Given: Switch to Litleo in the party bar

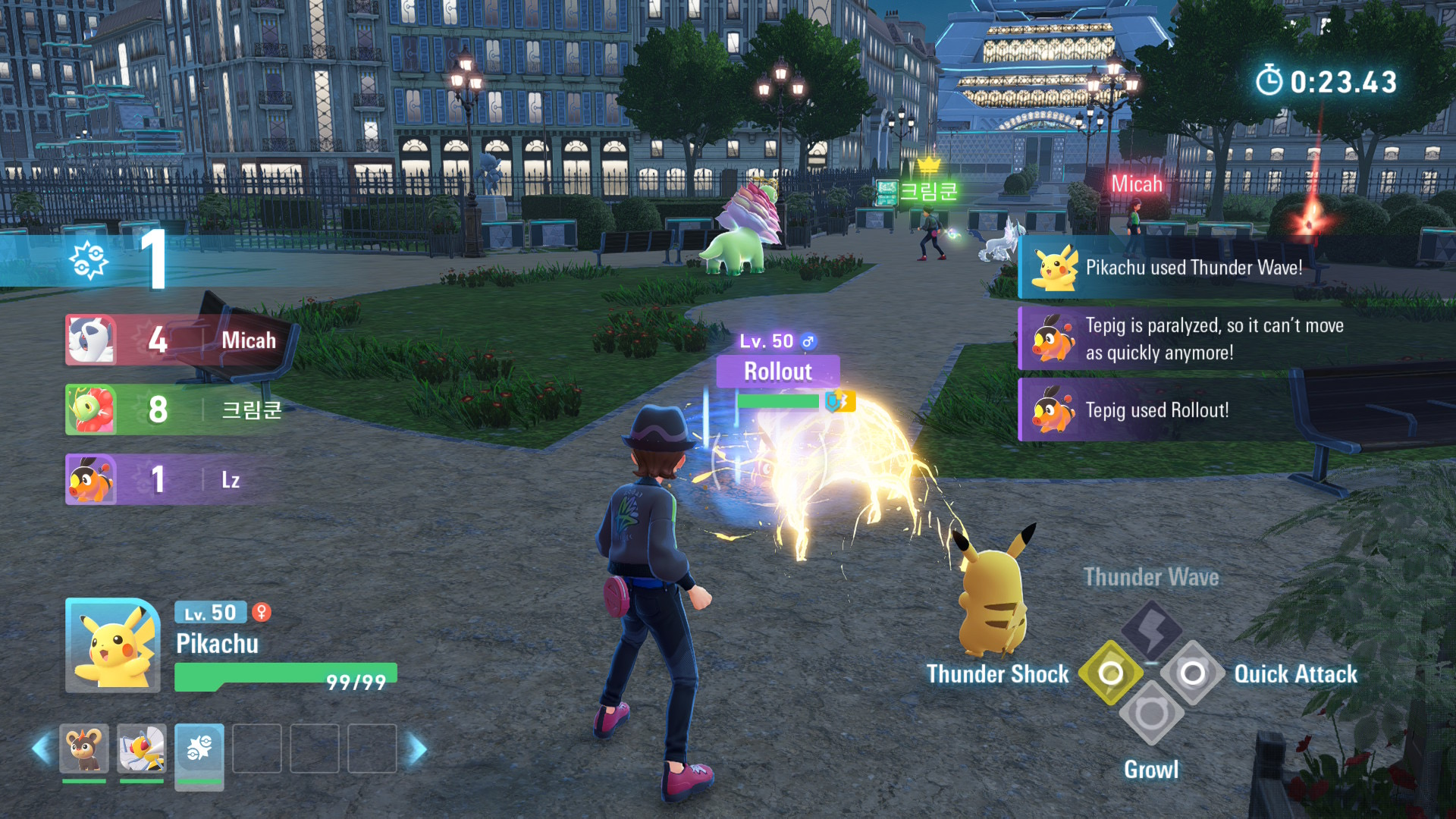Looking at the screenshot, I should pyautogui.click(x=84, y=748).
